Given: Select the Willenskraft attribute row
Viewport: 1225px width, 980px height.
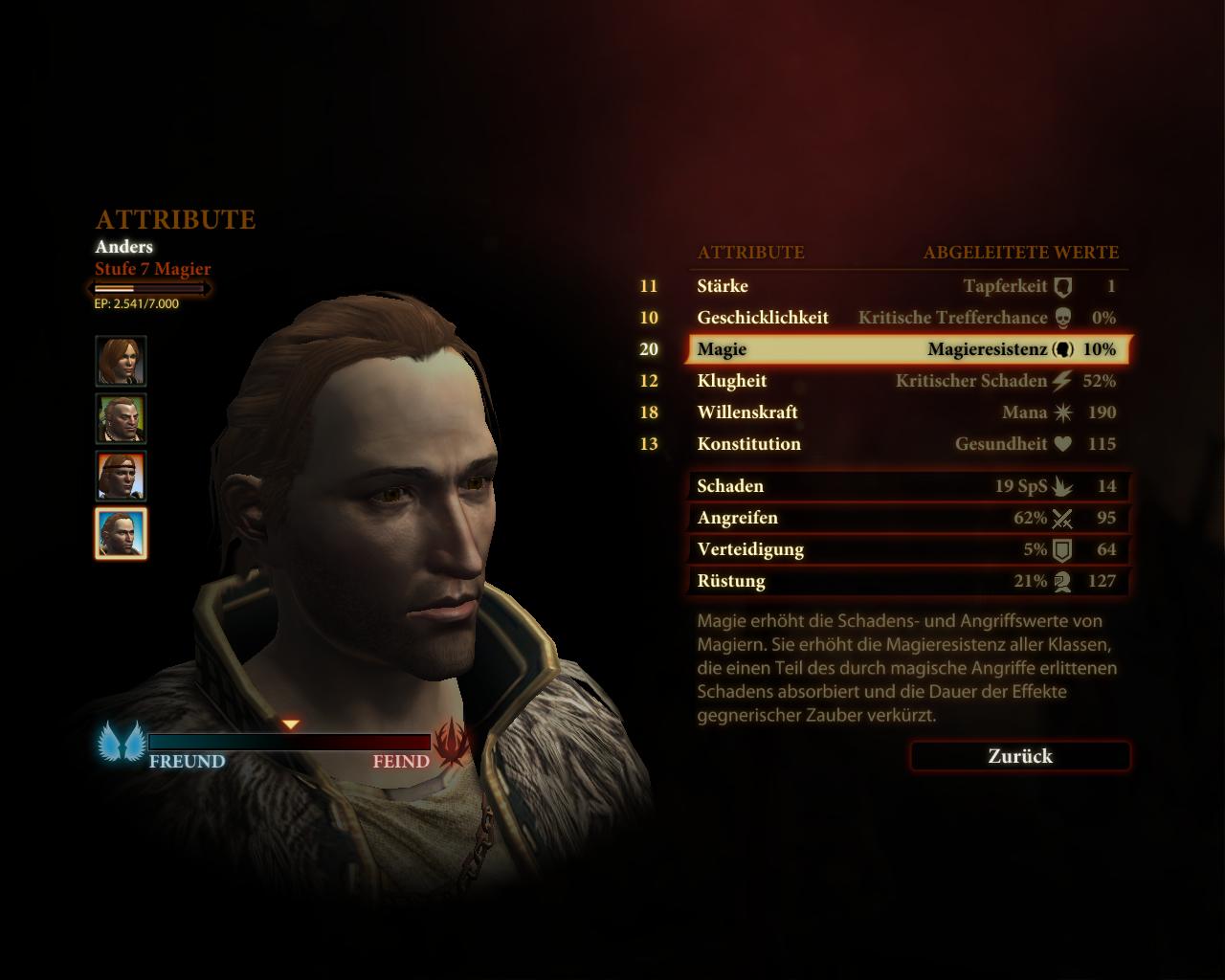Looking at the screenshot, I should coord(906,412).
